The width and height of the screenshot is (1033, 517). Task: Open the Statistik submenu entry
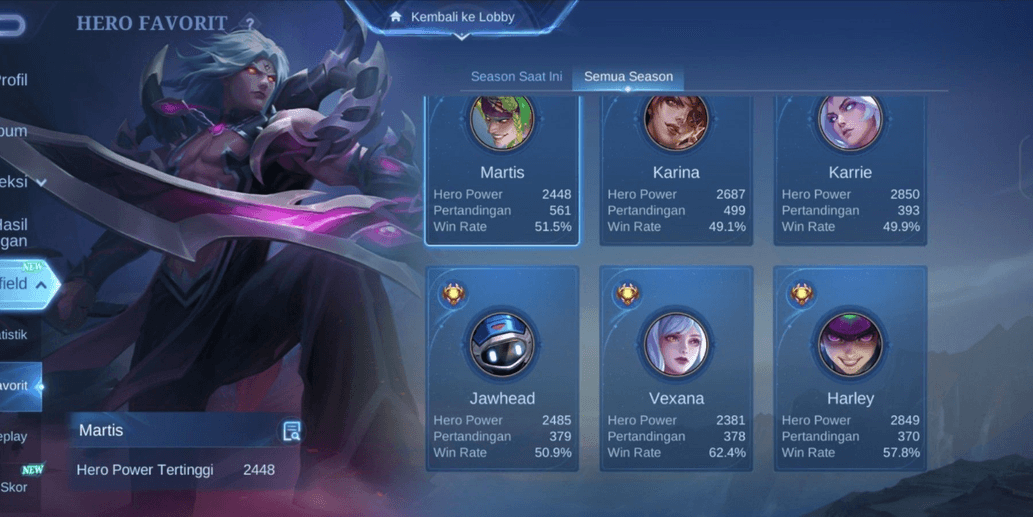coord(14,335)
